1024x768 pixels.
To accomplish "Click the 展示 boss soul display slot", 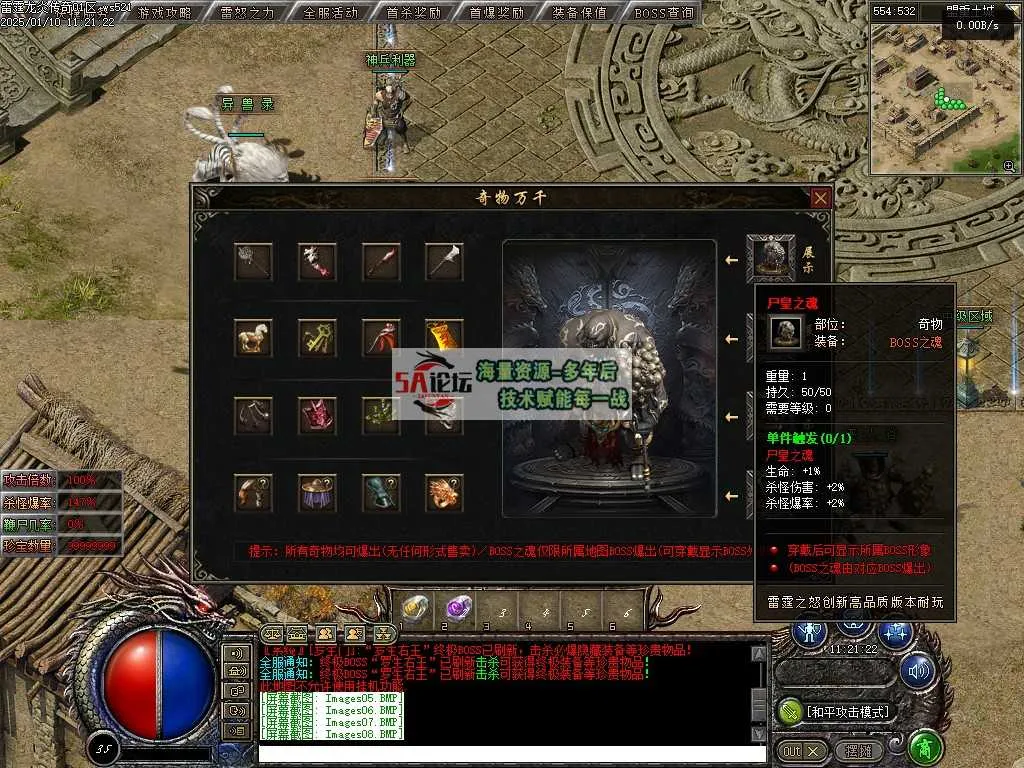I will 771,259.
